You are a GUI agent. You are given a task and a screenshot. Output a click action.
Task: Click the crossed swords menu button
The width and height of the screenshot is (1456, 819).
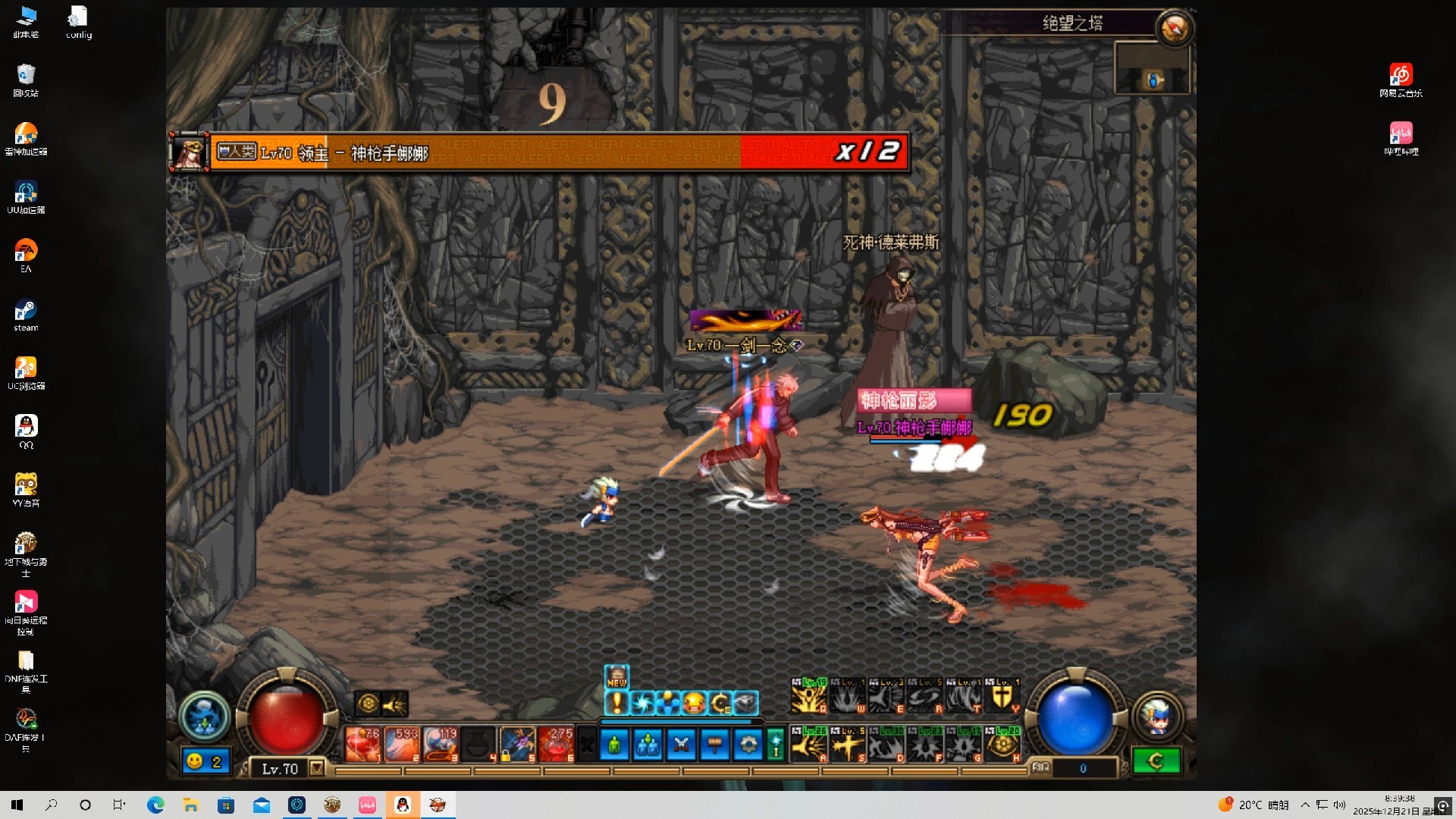pos(681,745)
